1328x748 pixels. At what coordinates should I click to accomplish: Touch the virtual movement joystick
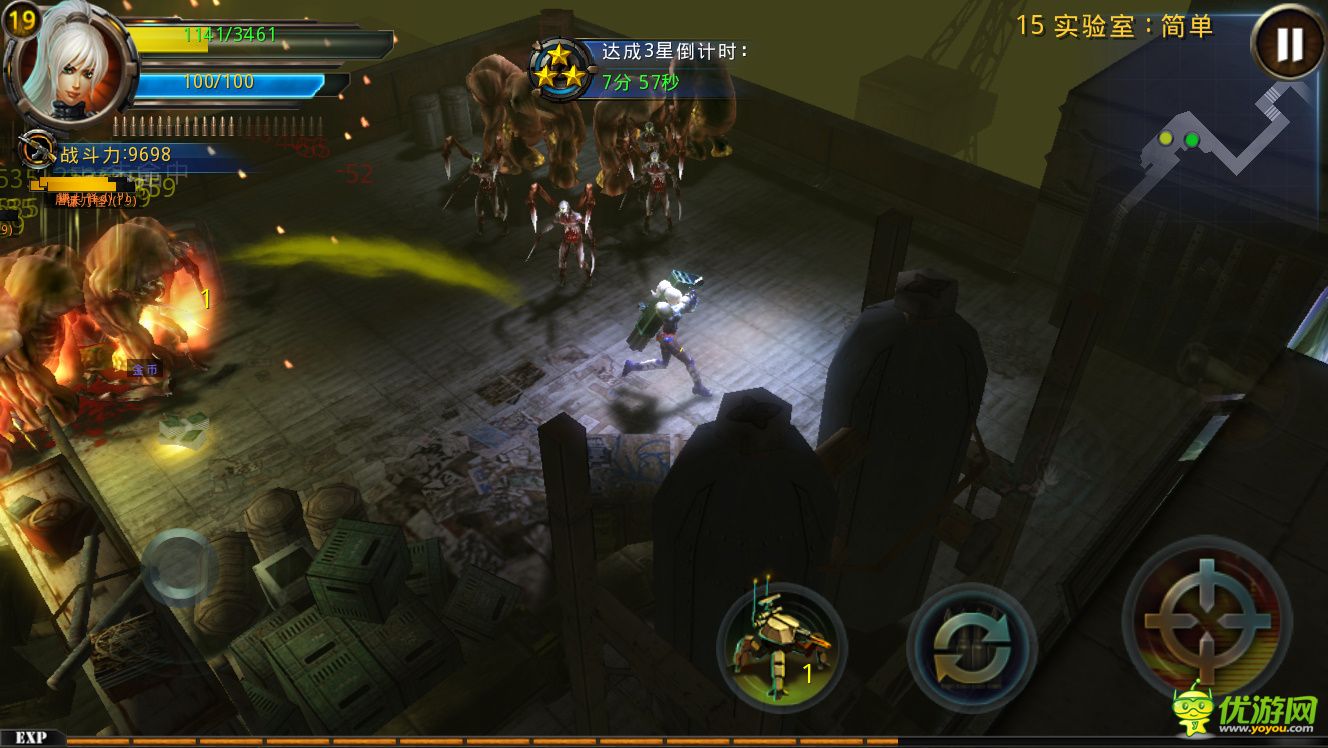tap(179, 567)
